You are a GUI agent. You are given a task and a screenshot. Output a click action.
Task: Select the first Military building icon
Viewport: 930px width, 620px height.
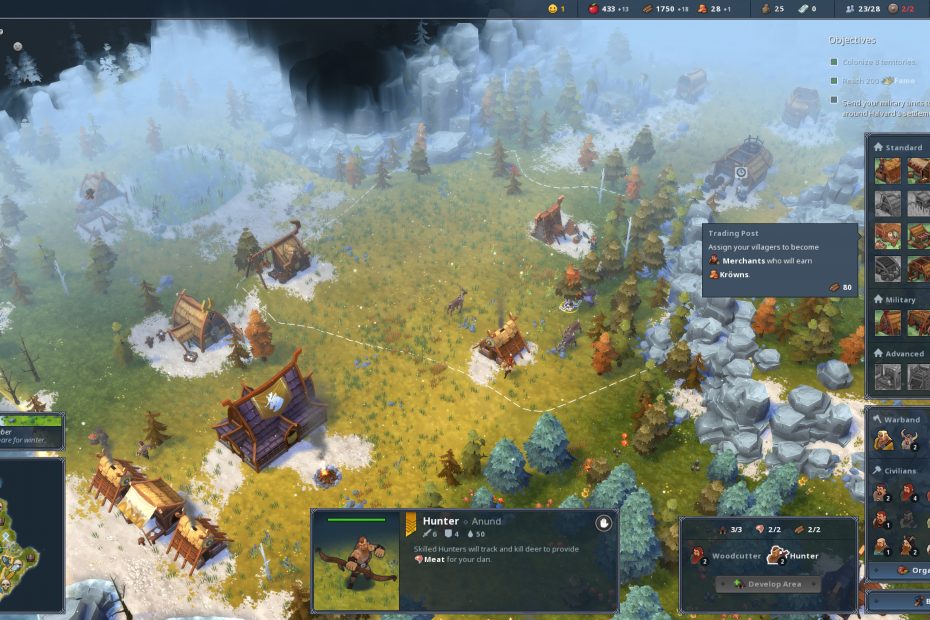tap(888, 323)
